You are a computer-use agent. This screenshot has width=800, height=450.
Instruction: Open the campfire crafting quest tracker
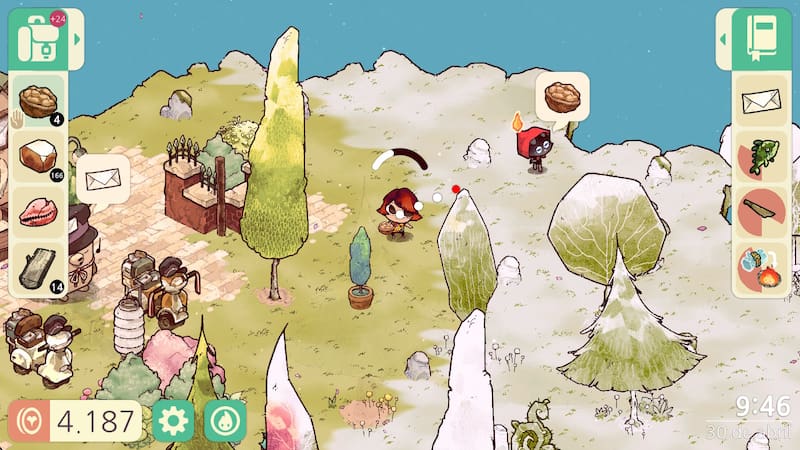click(761, 268)
